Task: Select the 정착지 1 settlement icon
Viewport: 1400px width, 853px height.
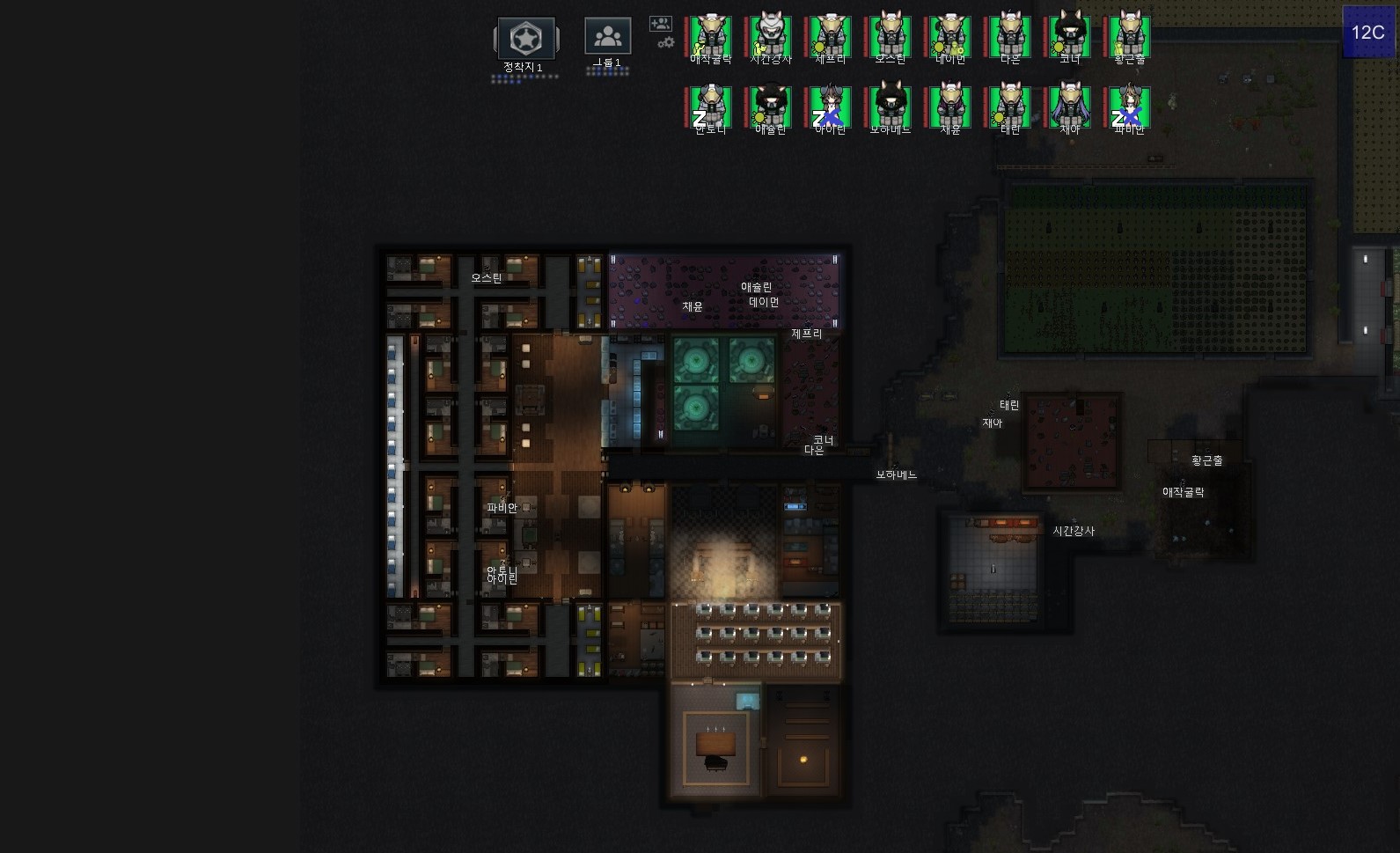Action: pos(526,39)
